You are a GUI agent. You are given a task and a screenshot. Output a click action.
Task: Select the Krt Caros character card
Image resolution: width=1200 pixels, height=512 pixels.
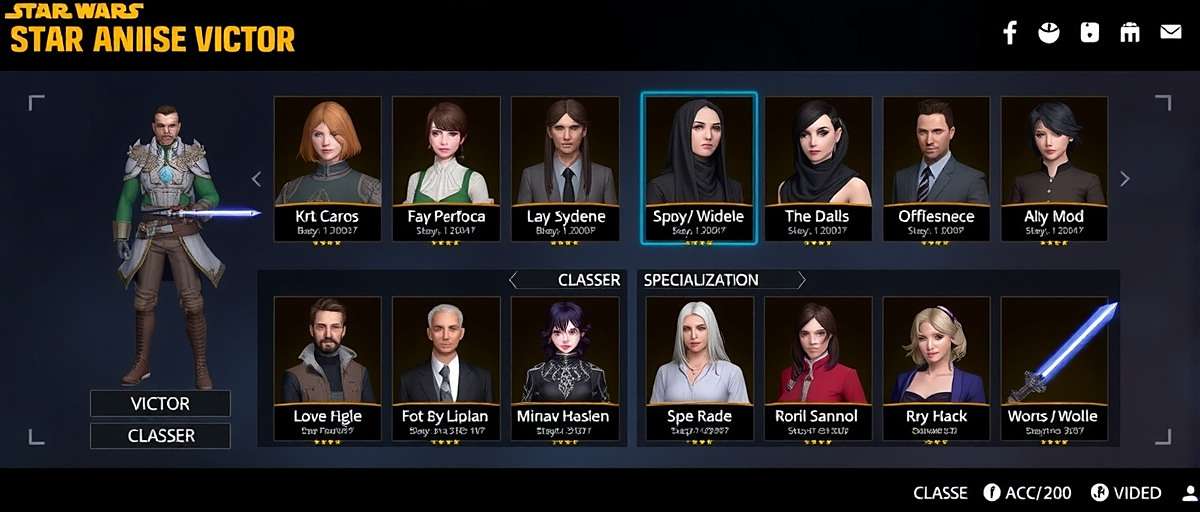pos(327,168)
